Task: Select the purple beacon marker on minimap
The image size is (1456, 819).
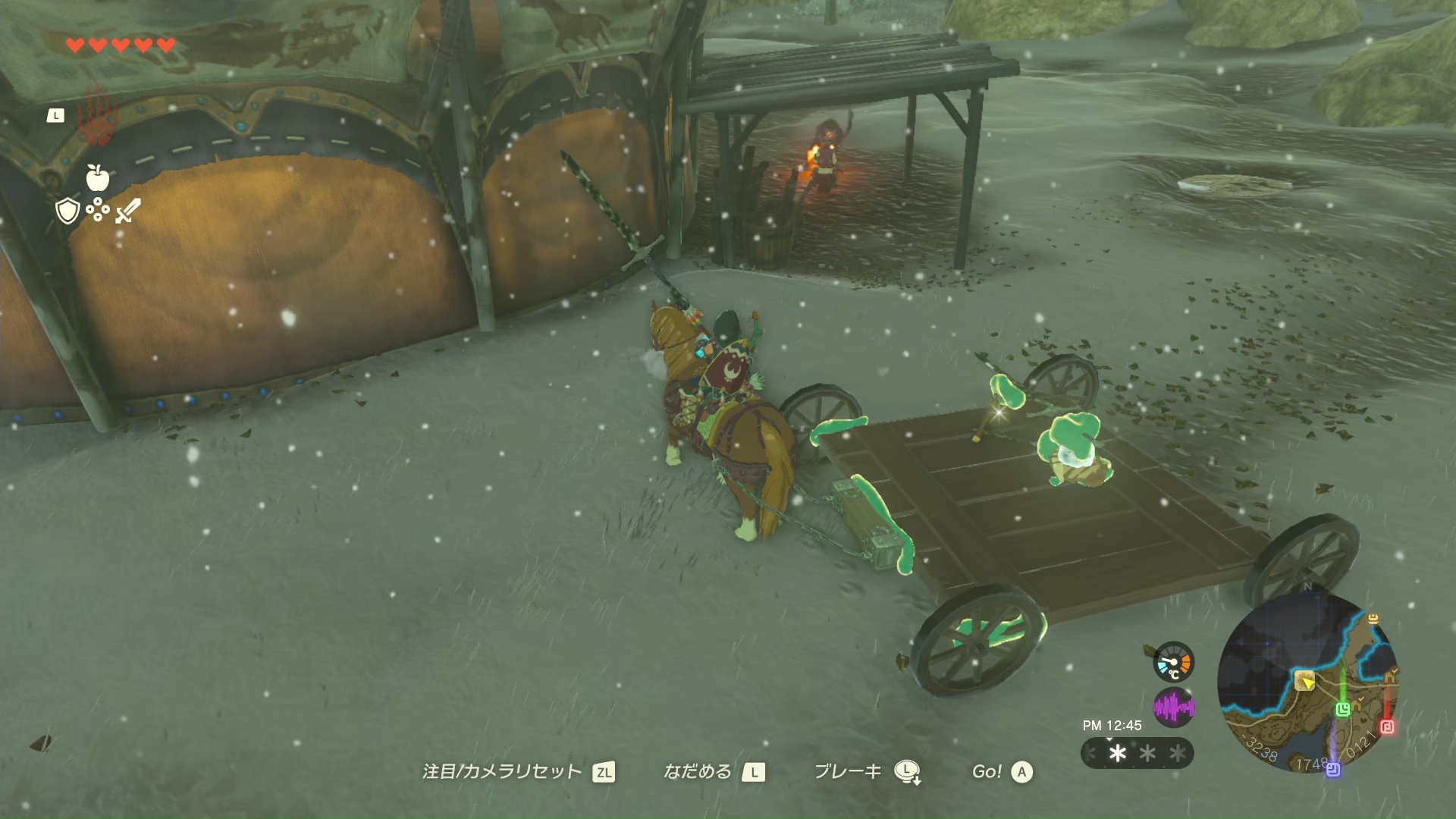Action: pyautogui.click(x=1333, y=770)
